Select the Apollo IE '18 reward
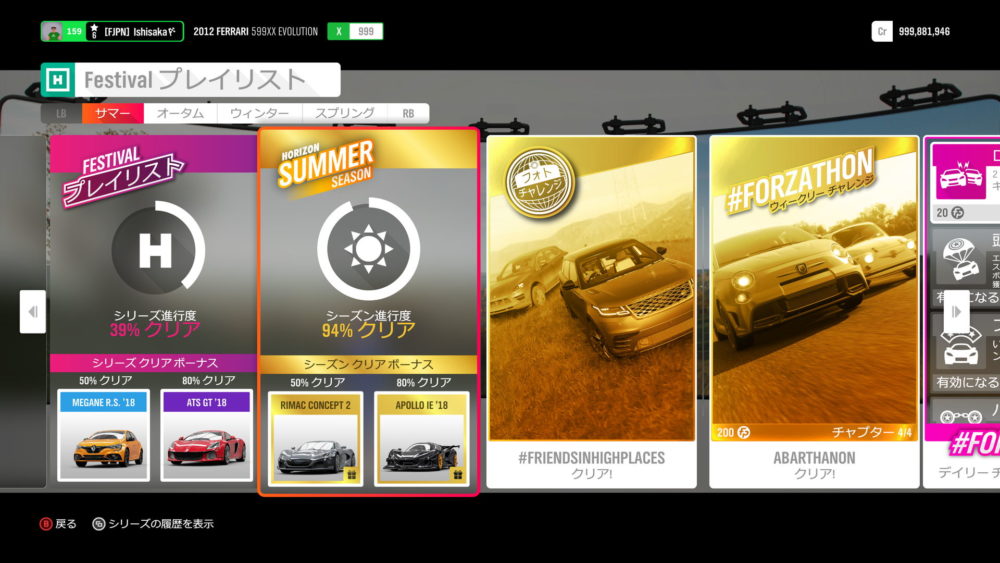The height and width of the screenshot is (563, 1000). (421, 438)
